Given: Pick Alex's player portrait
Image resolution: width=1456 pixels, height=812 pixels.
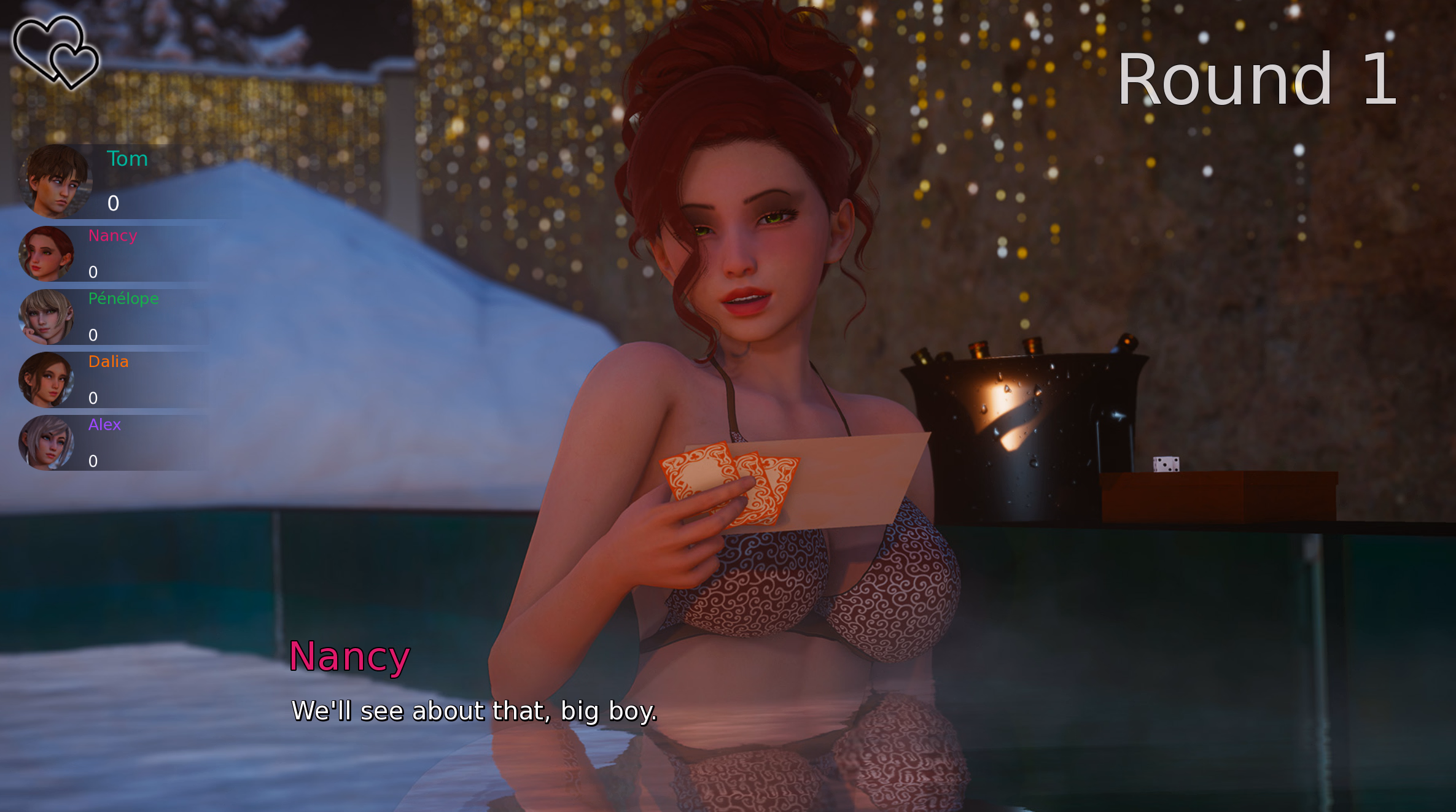Looking at the screenshot, I should pos(47,443).
